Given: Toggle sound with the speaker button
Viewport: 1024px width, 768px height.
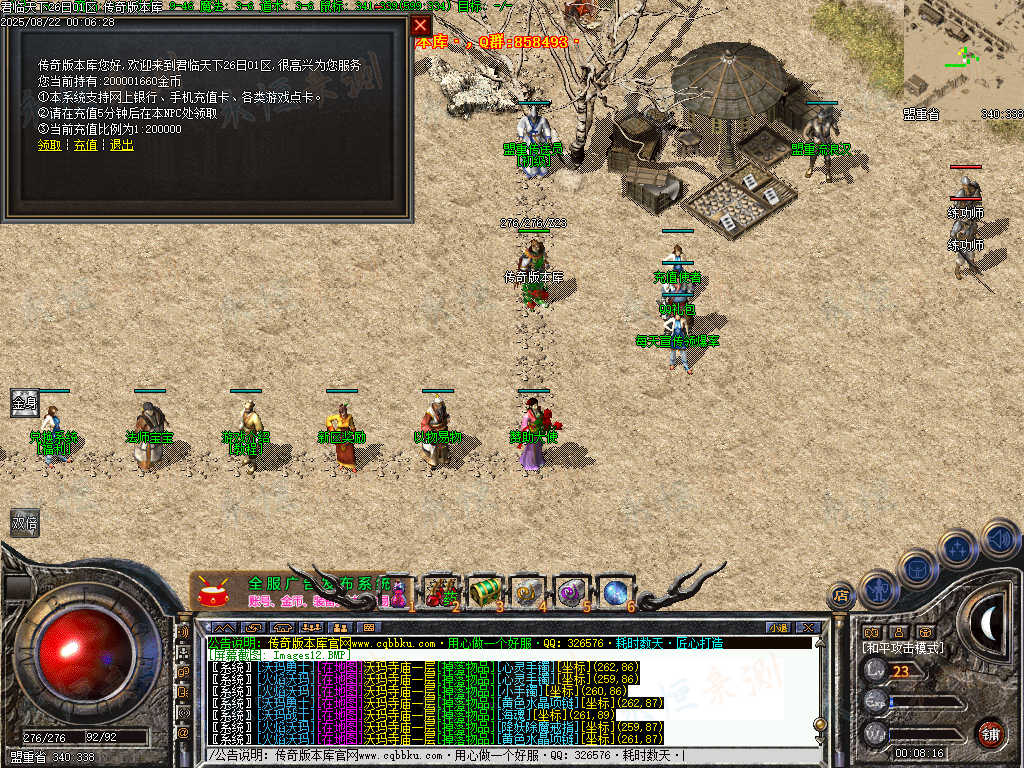Looking at the screenshot, I should click(x=999, y=539).
